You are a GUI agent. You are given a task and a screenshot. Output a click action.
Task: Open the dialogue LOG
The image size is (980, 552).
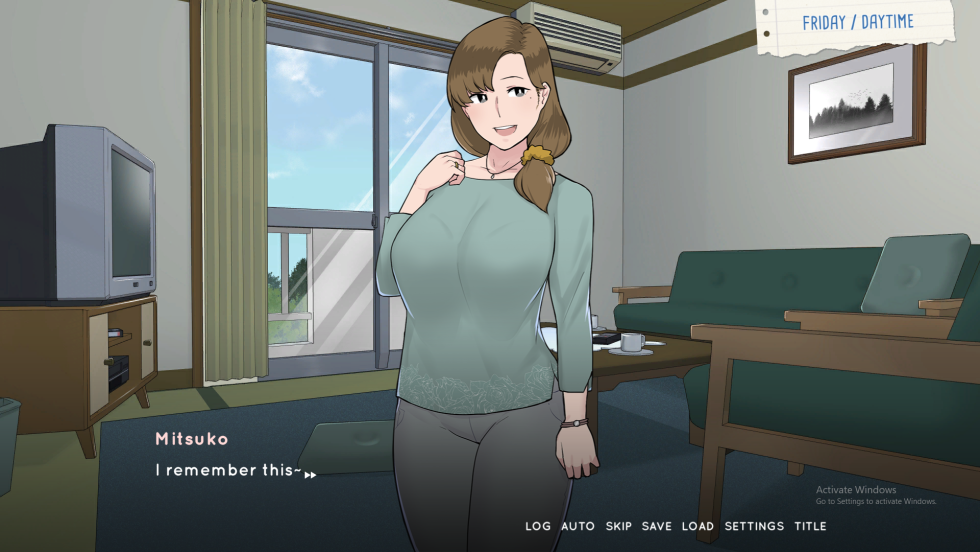click(x=538, y=526)
